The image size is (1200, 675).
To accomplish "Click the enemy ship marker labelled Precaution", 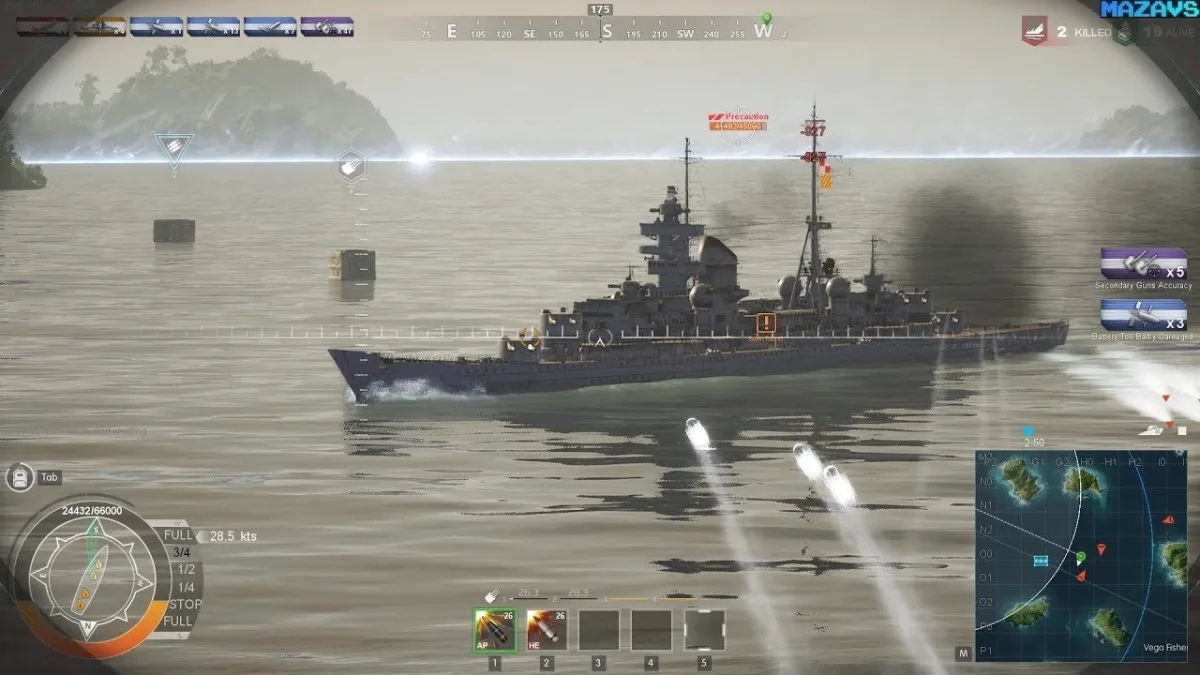I will point(738,122).
